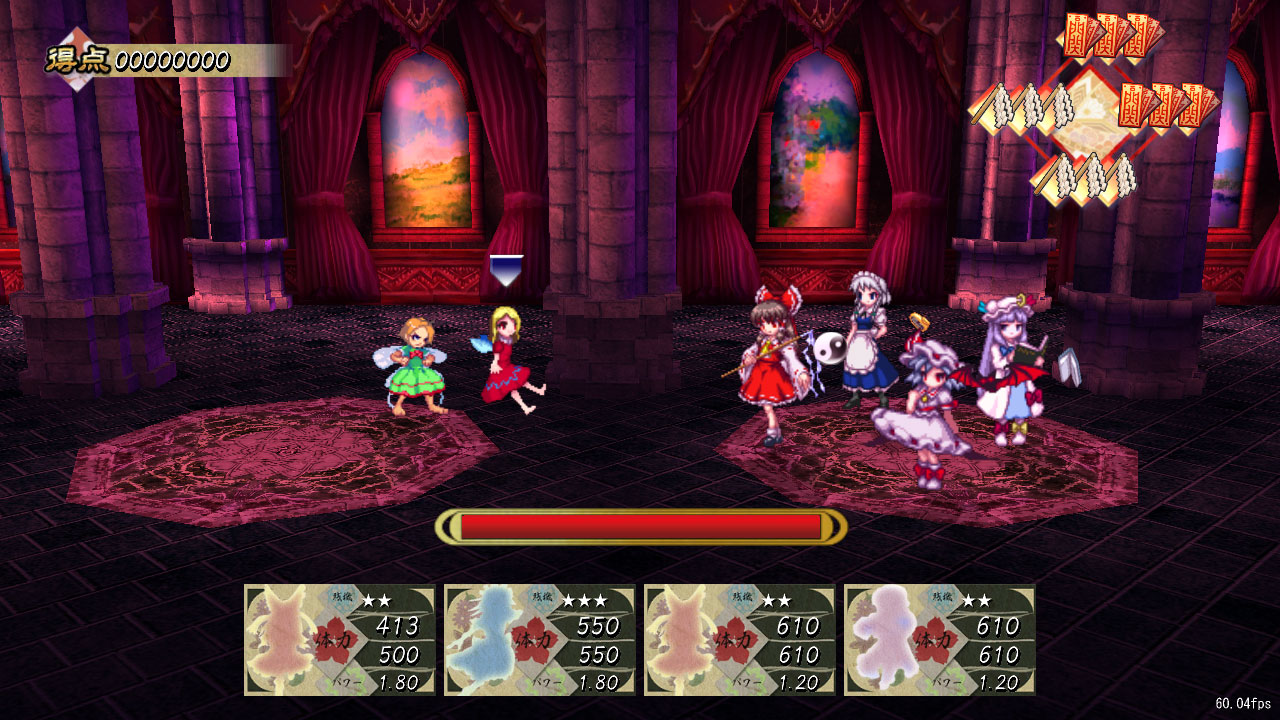Toggle the first 残機 star on Reimu's panel

[370, 599]
